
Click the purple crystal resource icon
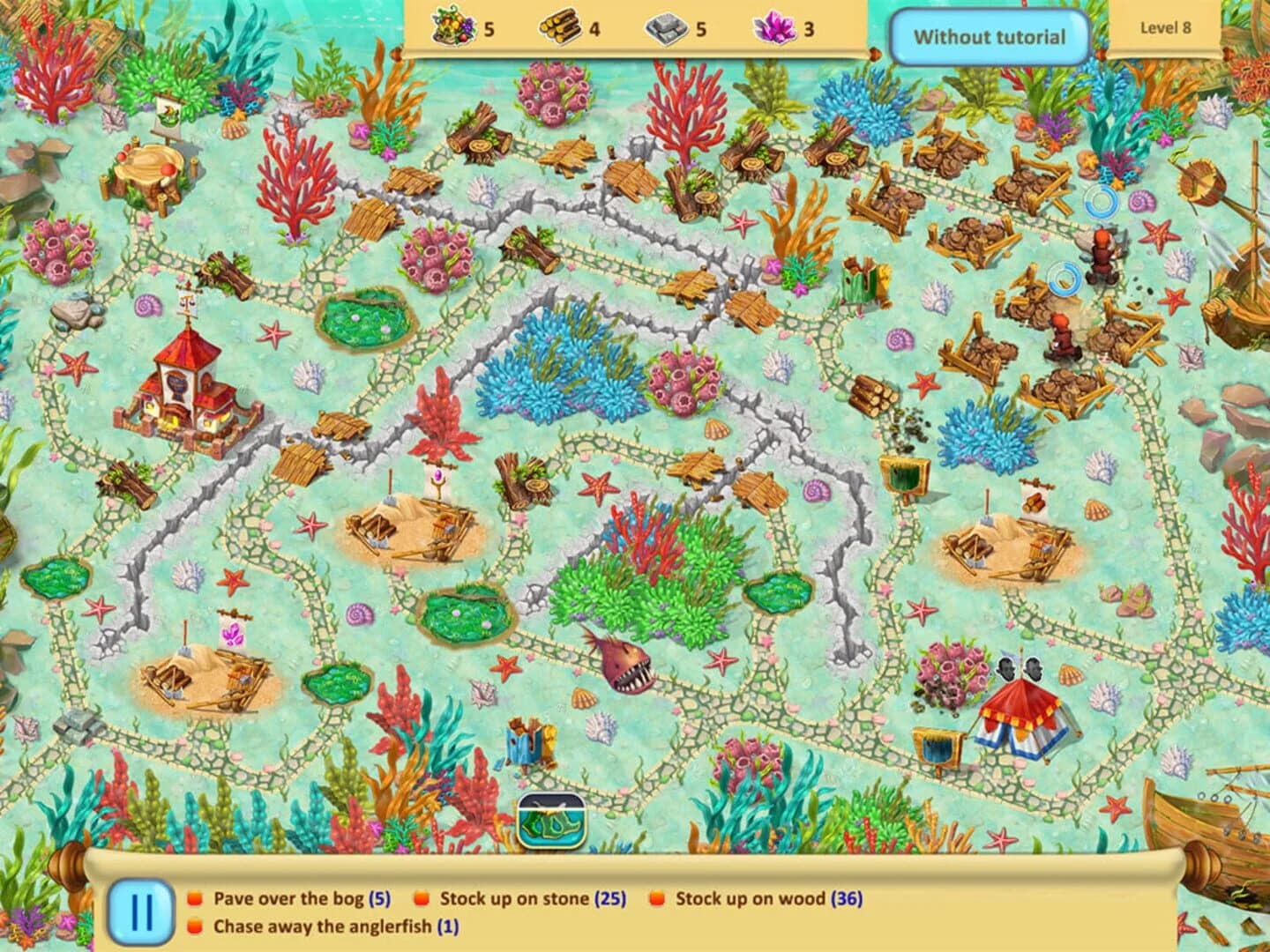773,26
